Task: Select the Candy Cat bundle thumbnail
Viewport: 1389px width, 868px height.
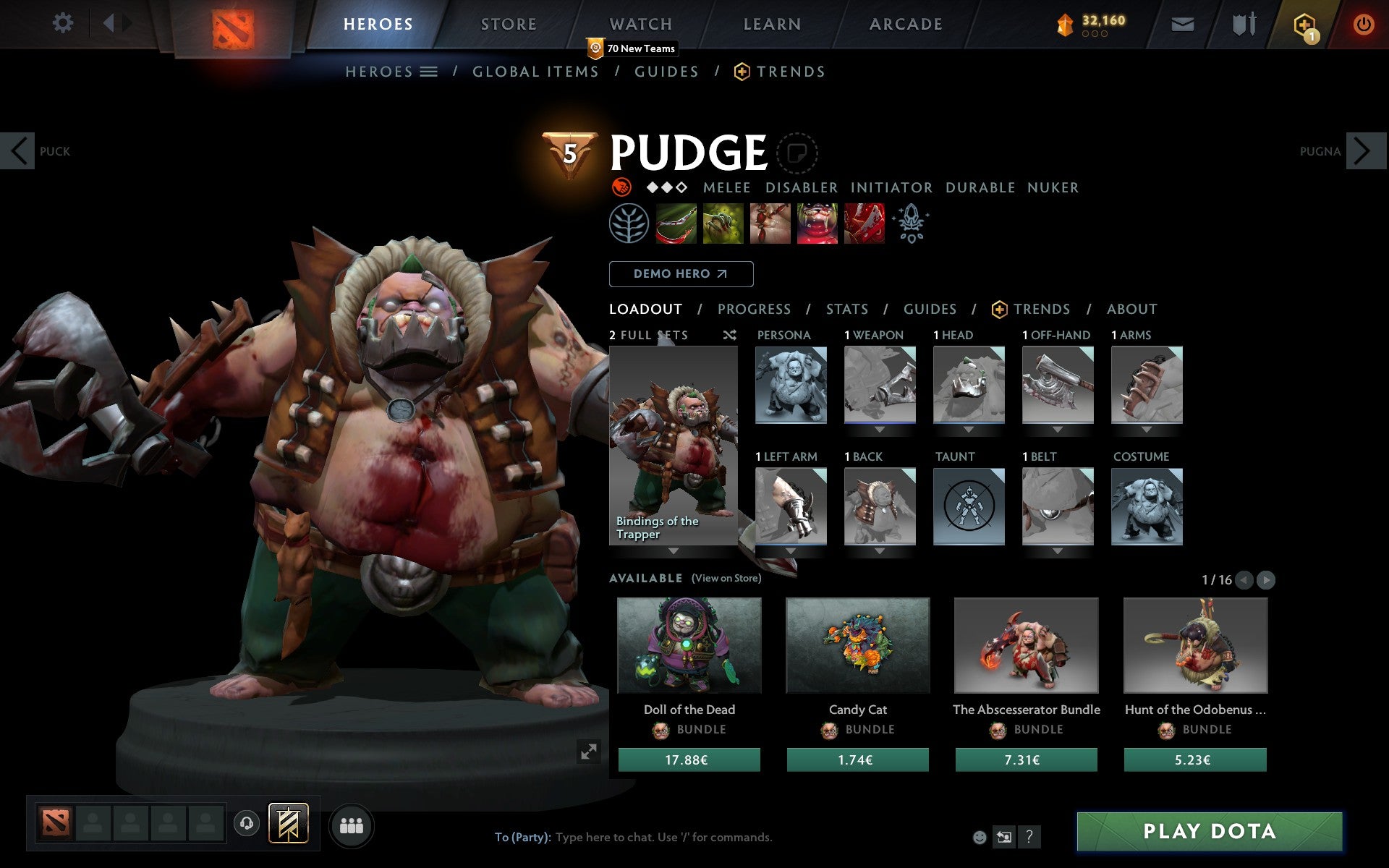Action: point(857,646)
